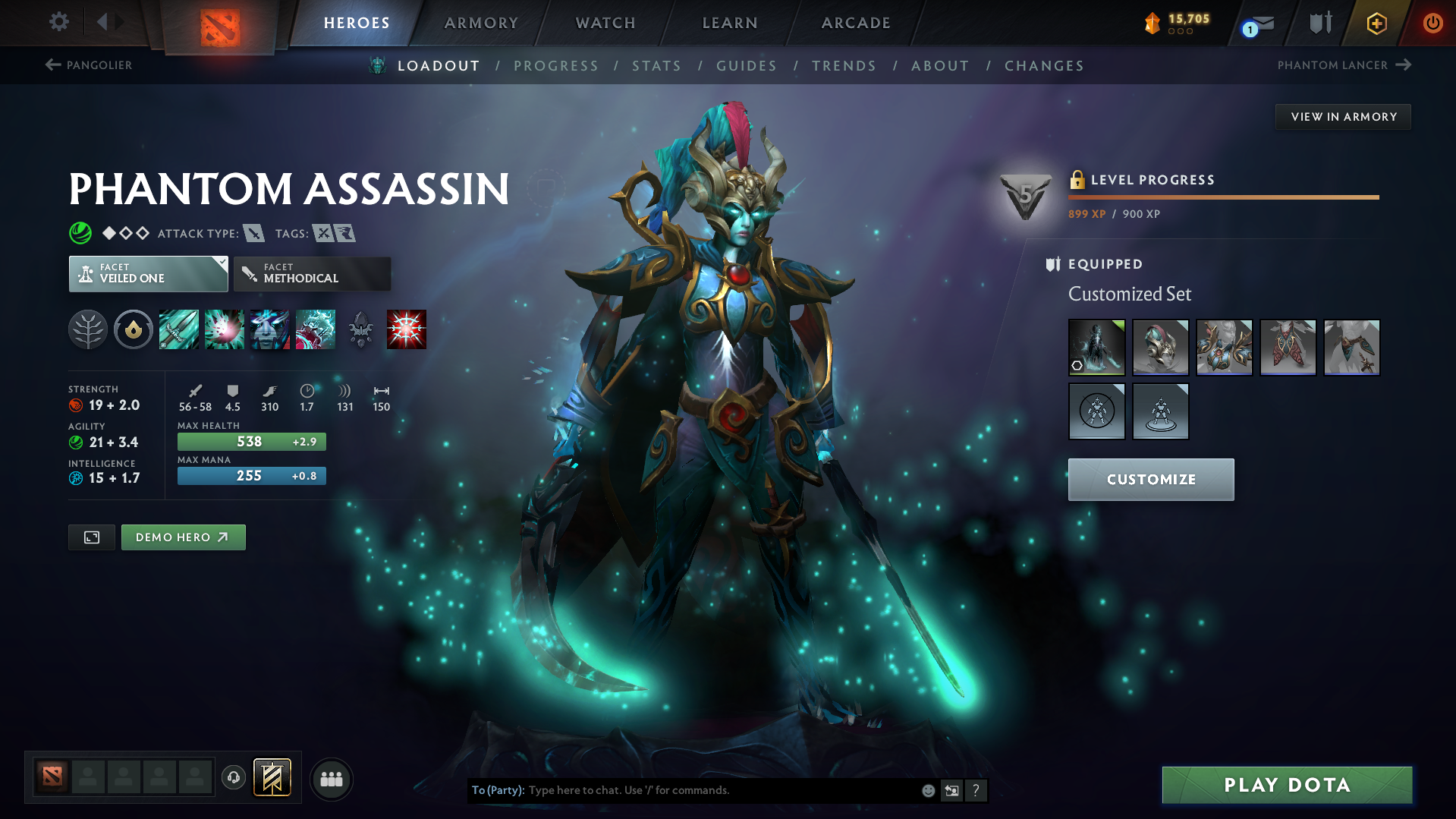This screenshot has height=819, width=1456.
Task: View hero Changes history
Action: point(1044,66)
